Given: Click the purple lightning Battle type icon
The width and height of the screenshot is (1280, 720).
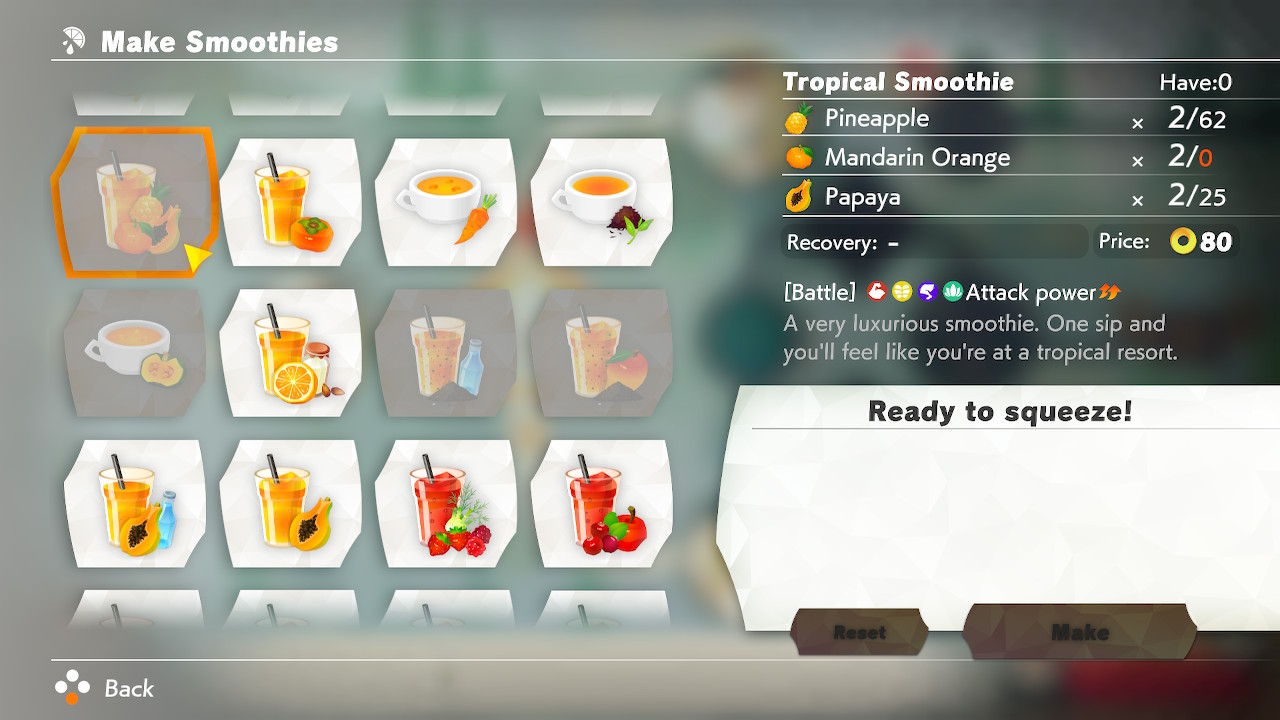Looking at the screenshot, I should click(x=928, y=292).
